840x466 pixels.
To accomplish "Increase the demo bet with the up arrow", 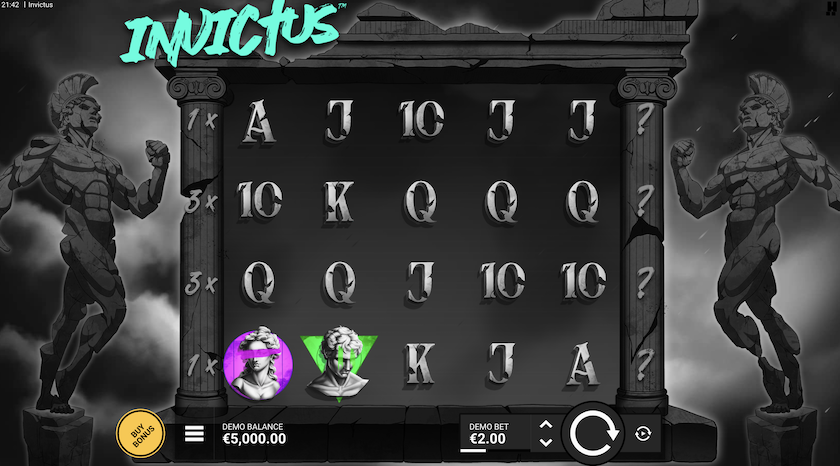I will pyautogui.click(x=545, y=425).
